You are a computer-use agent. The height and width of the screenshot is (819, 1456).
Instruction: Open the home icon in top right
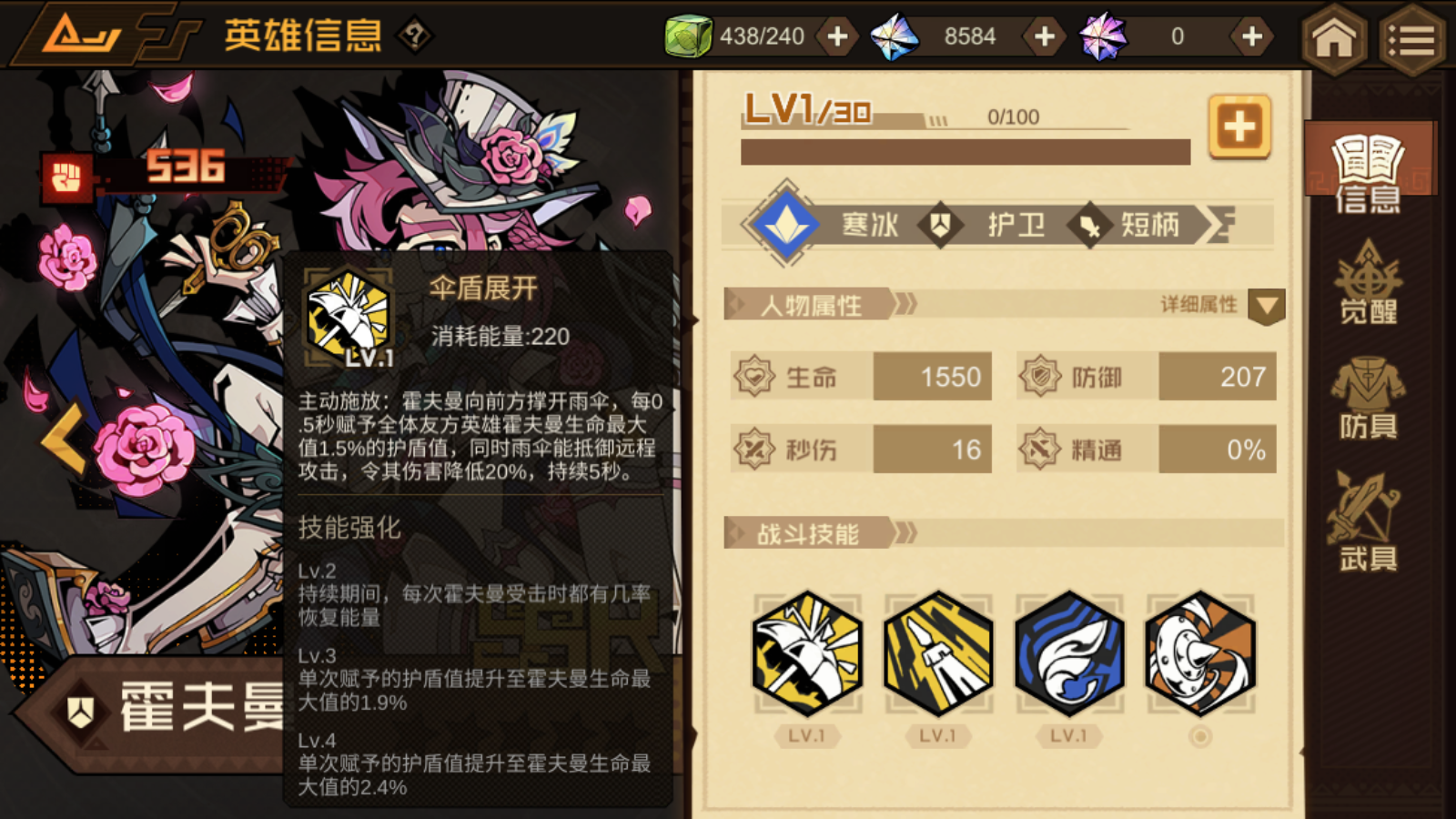pyautogui.click(x=1333, y=37)
